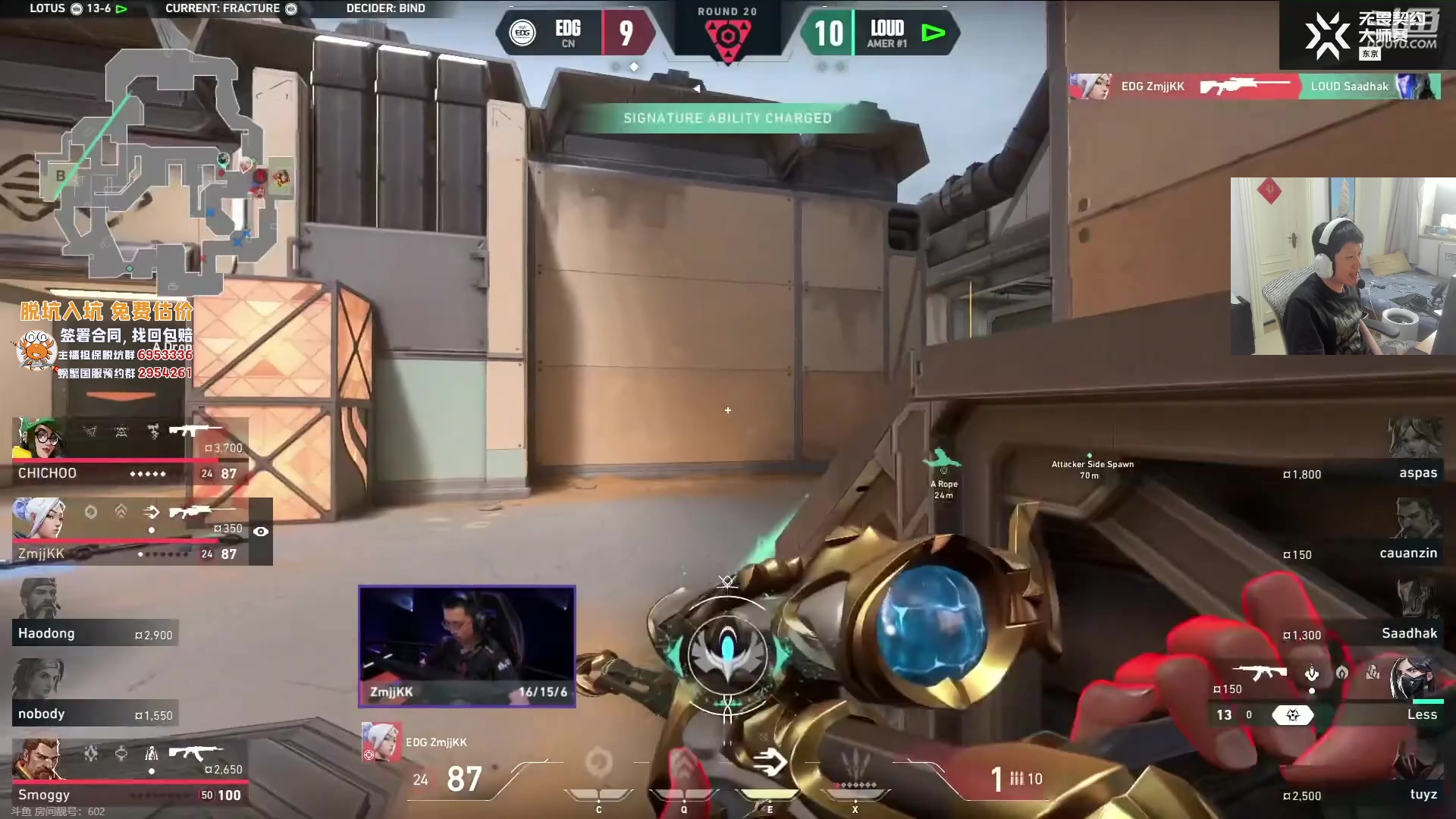1456x819 pixels.
Task: Choose Haodong's player panel
Action: click(95, 614)
